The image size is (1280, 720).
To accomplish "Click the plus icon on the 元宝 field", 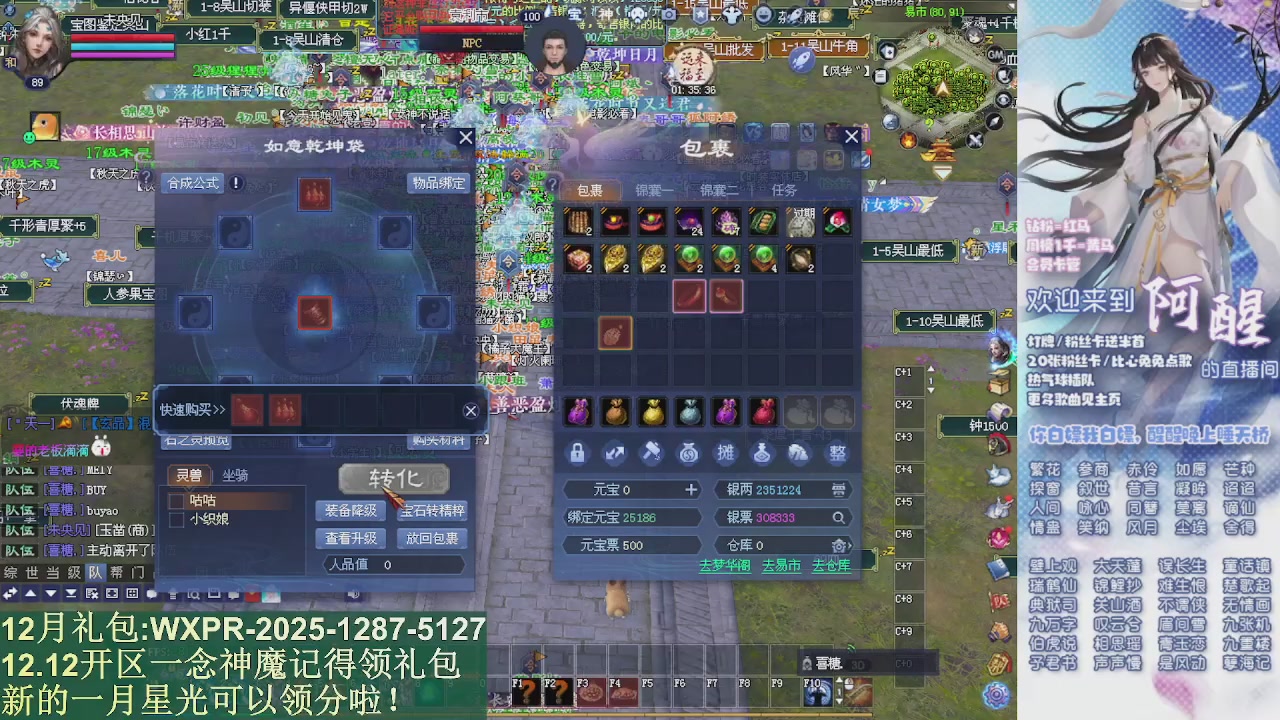I will tap(691, 490).
